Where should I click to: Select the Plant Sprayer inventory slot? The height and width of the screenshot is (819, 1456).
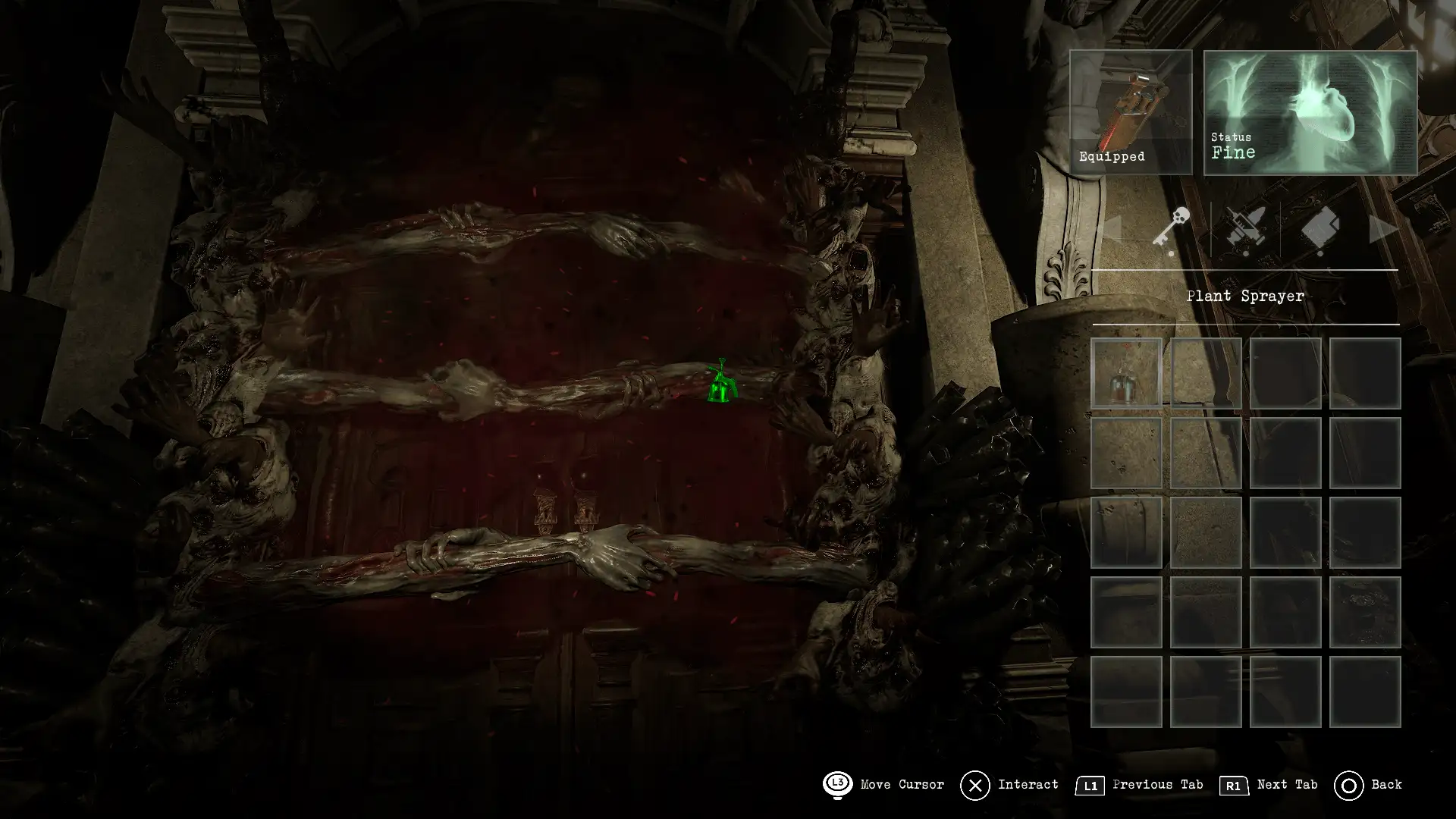(1126, 373)
